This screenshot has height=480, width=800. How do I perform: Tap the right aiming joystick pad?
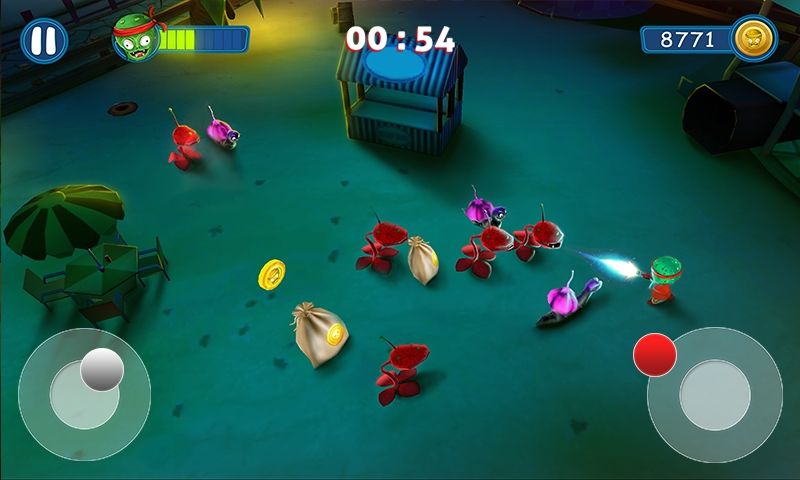(x=714, y=395)
